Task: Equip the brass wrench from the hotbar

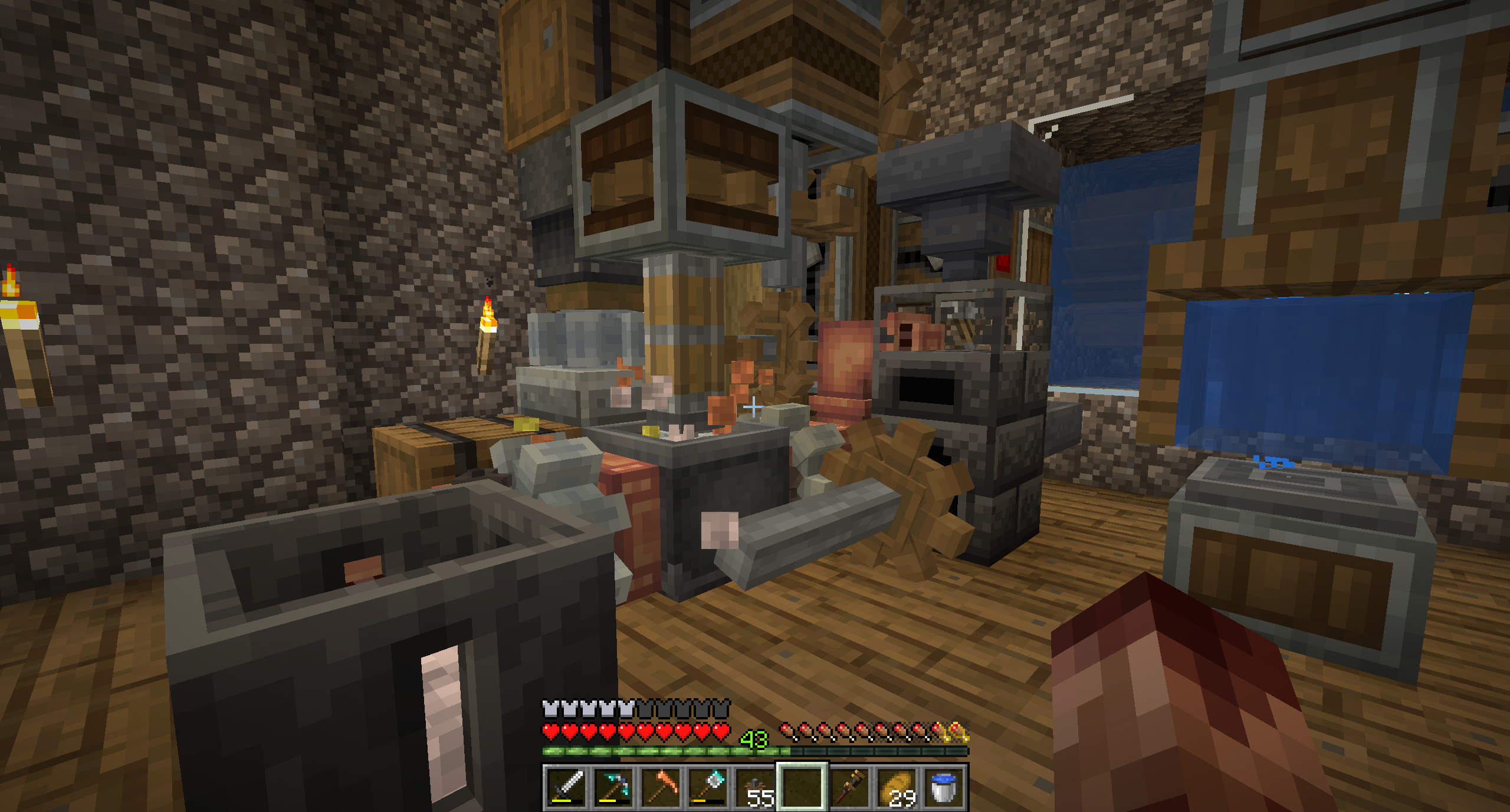Action: pos(849,787)
